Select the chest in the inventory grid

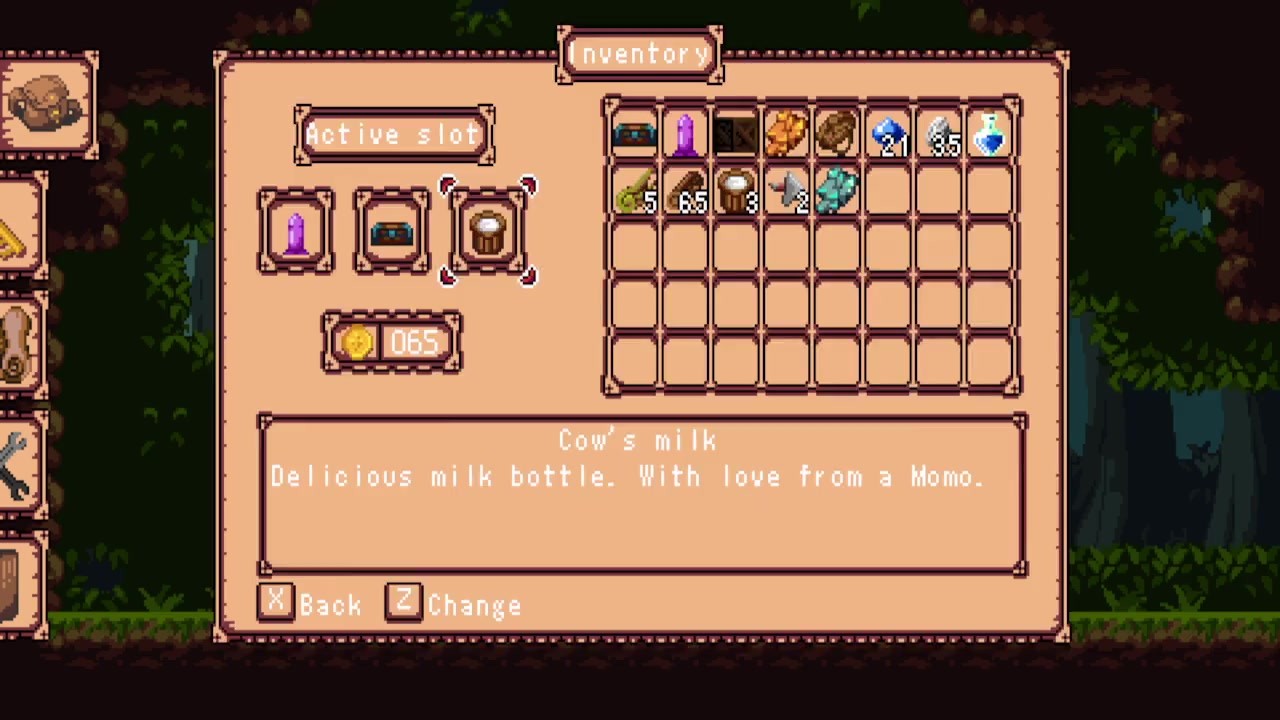click(634, 135)
